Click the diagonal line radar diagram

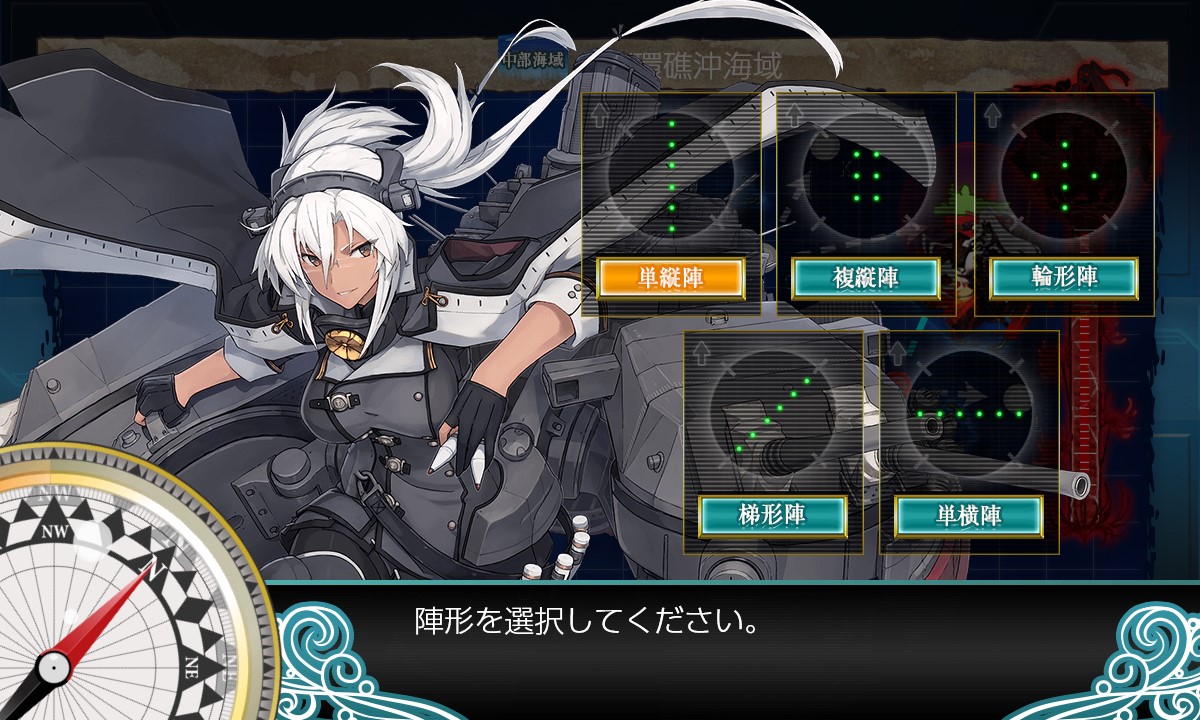tap(773, 412)
